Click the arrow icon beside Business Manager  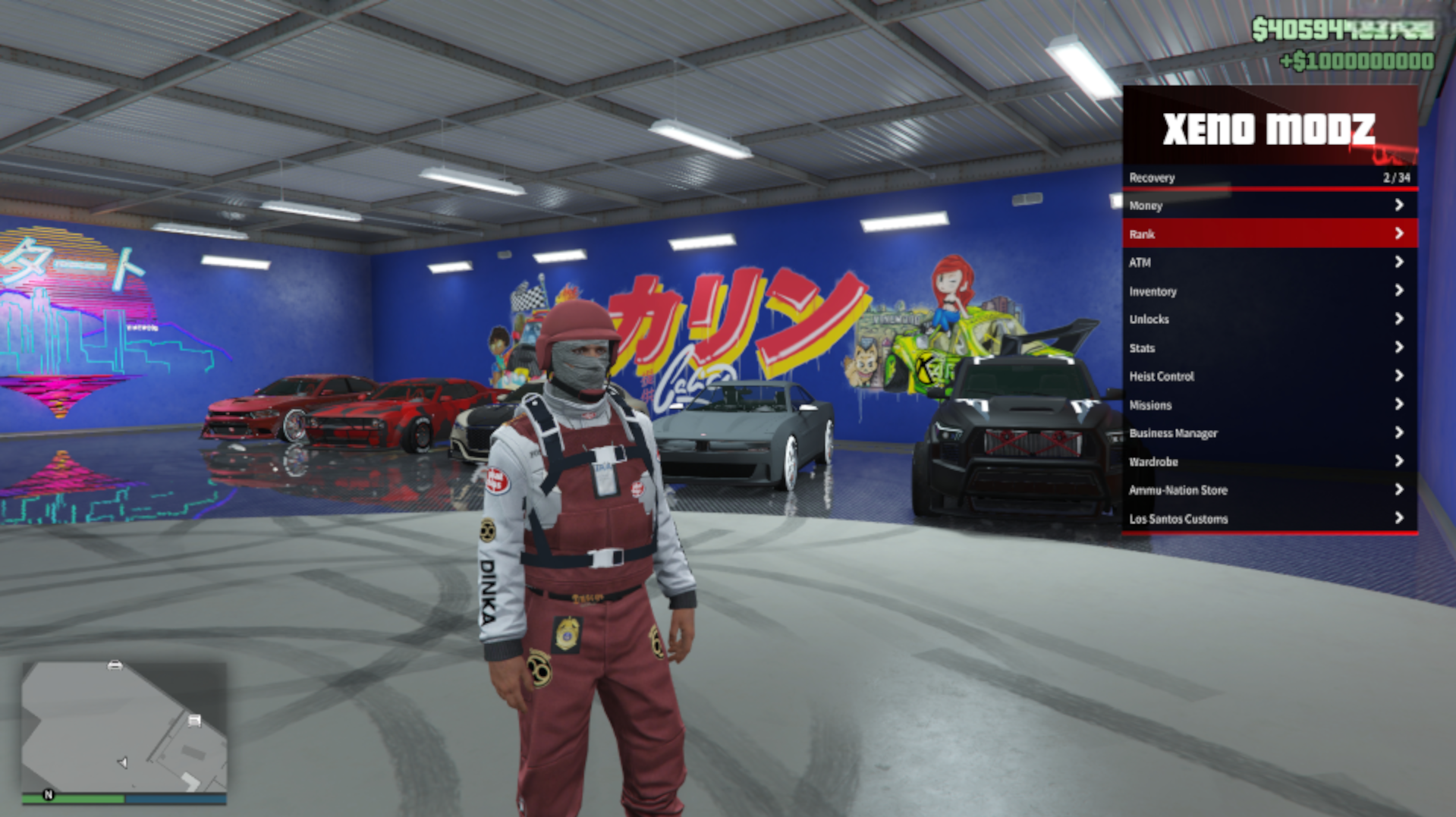(1400, 433)
